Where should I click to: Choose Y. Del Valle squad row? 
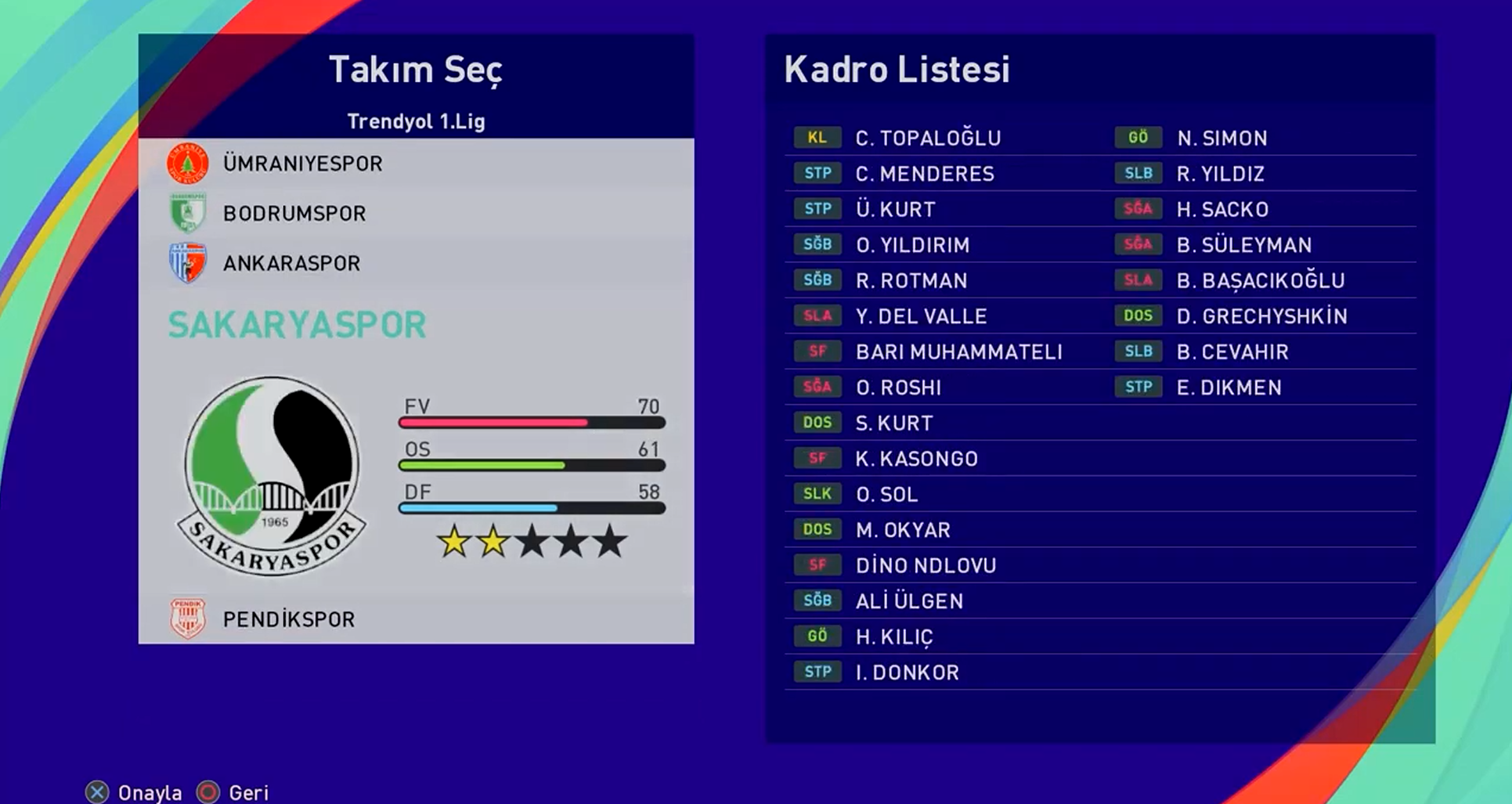[921, 316]
